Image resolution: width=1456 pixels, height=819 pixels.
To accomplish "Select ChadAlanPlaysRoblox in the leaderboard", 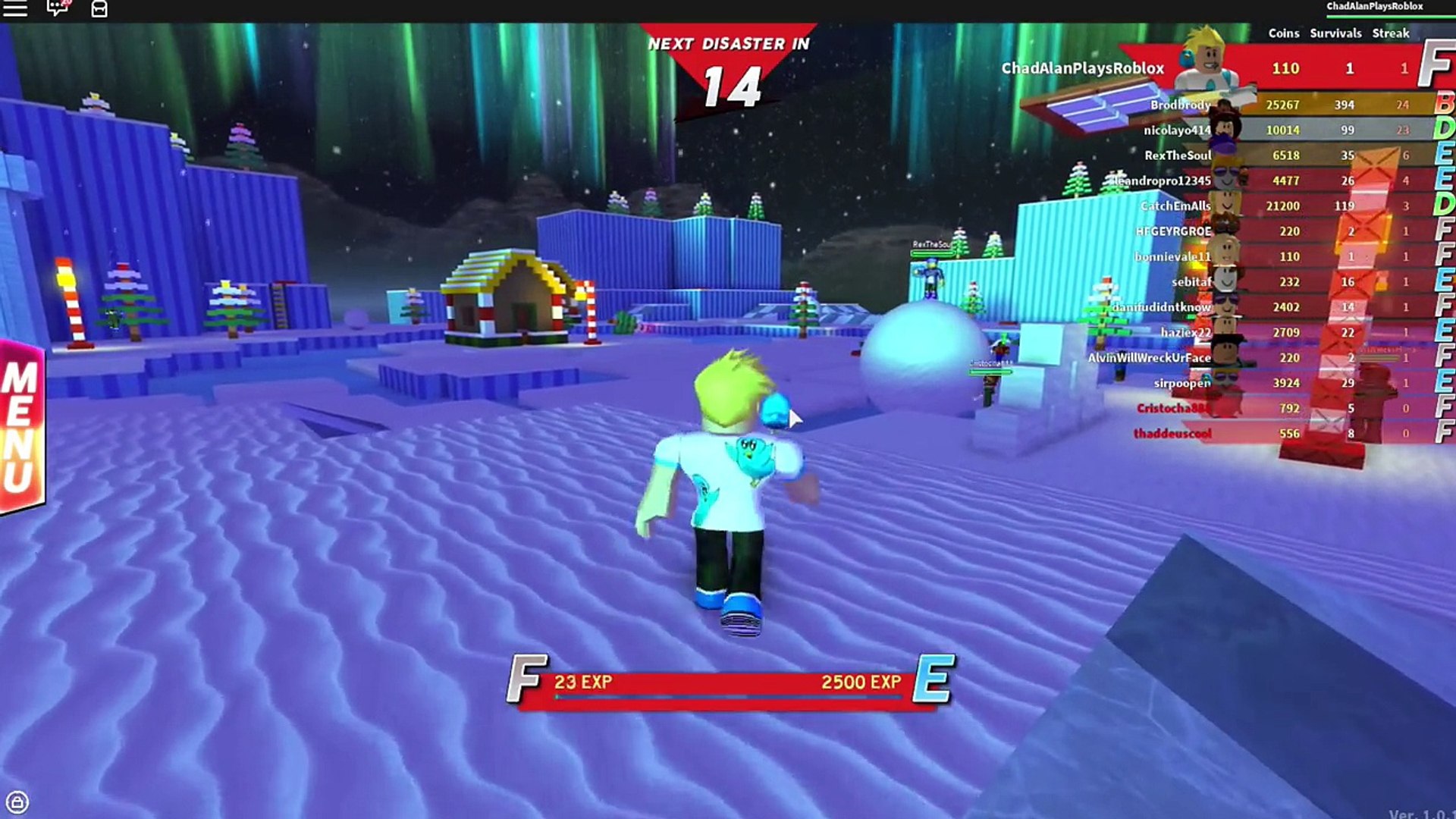I will tap(1082, 68).
